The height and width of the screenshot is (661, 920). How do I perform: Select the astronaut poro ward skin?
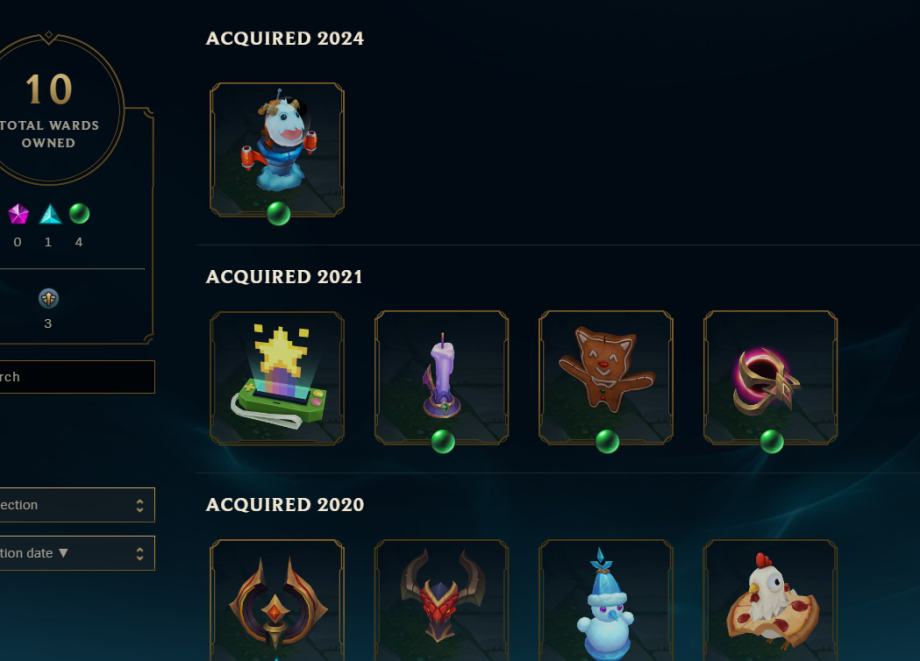(277, 147)
